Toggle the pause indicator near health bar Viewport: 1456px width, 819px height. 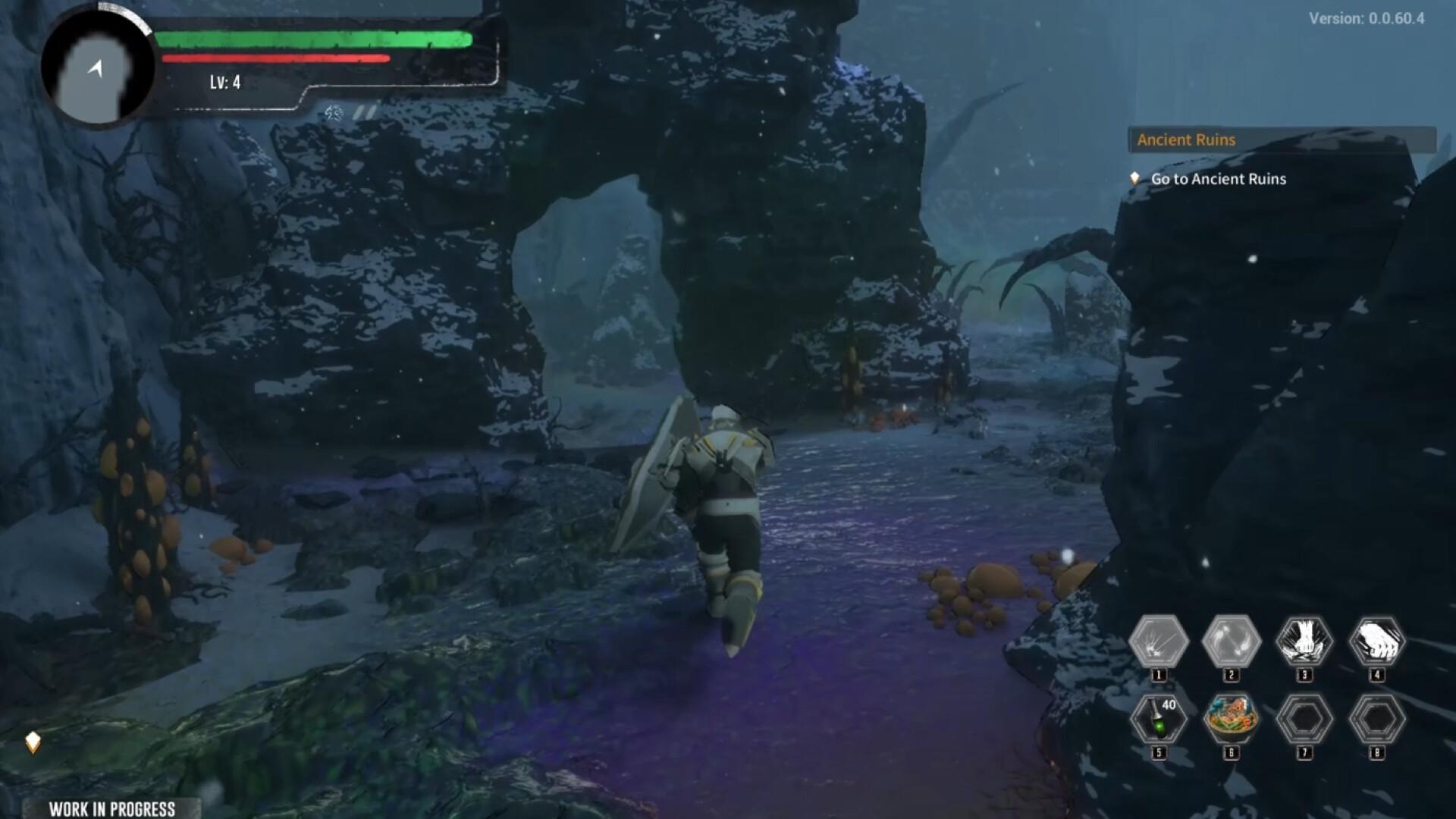pyautogui.click(x=362, y=111)
